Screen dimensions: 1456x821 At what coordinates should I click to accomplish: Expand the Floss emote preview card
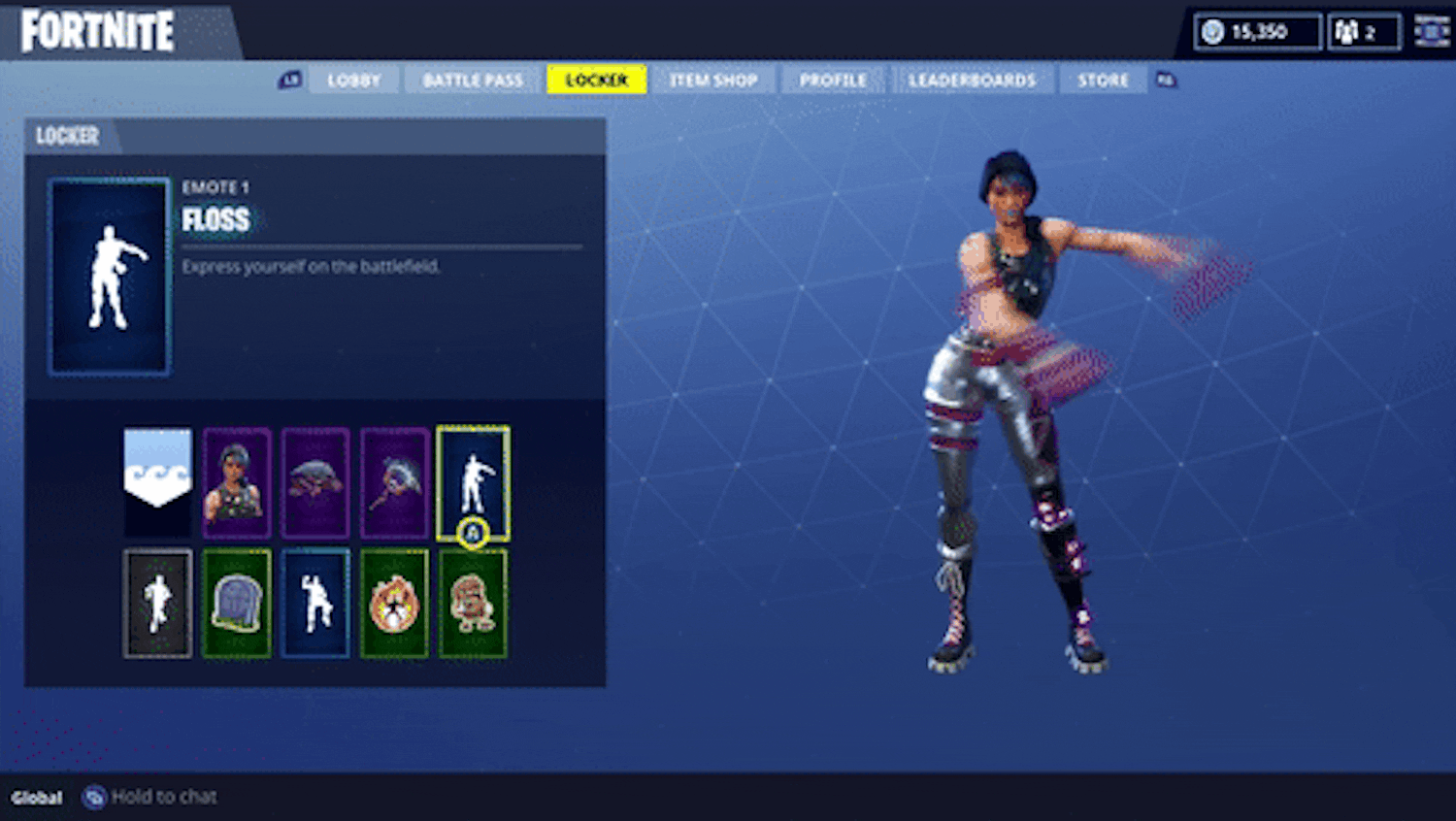(109, 277)
